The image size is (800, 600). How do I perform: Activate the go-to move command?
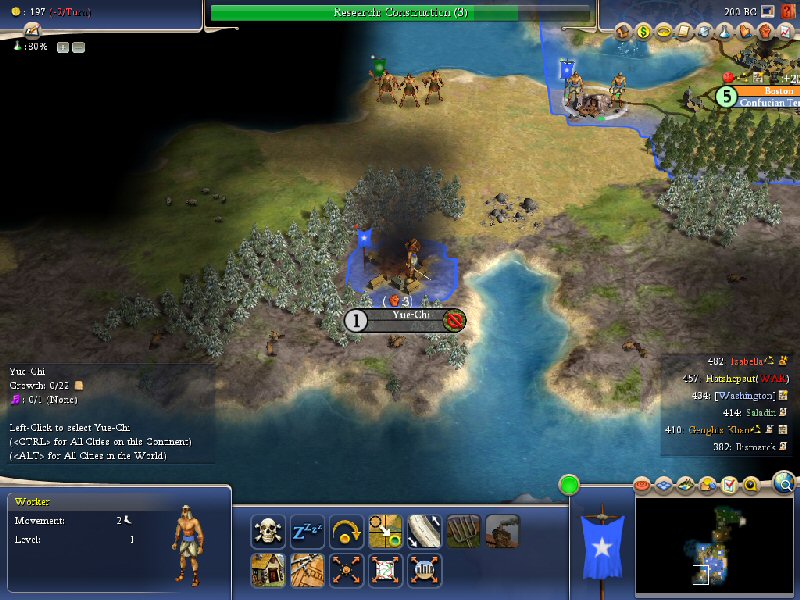(x=384, y=530)
